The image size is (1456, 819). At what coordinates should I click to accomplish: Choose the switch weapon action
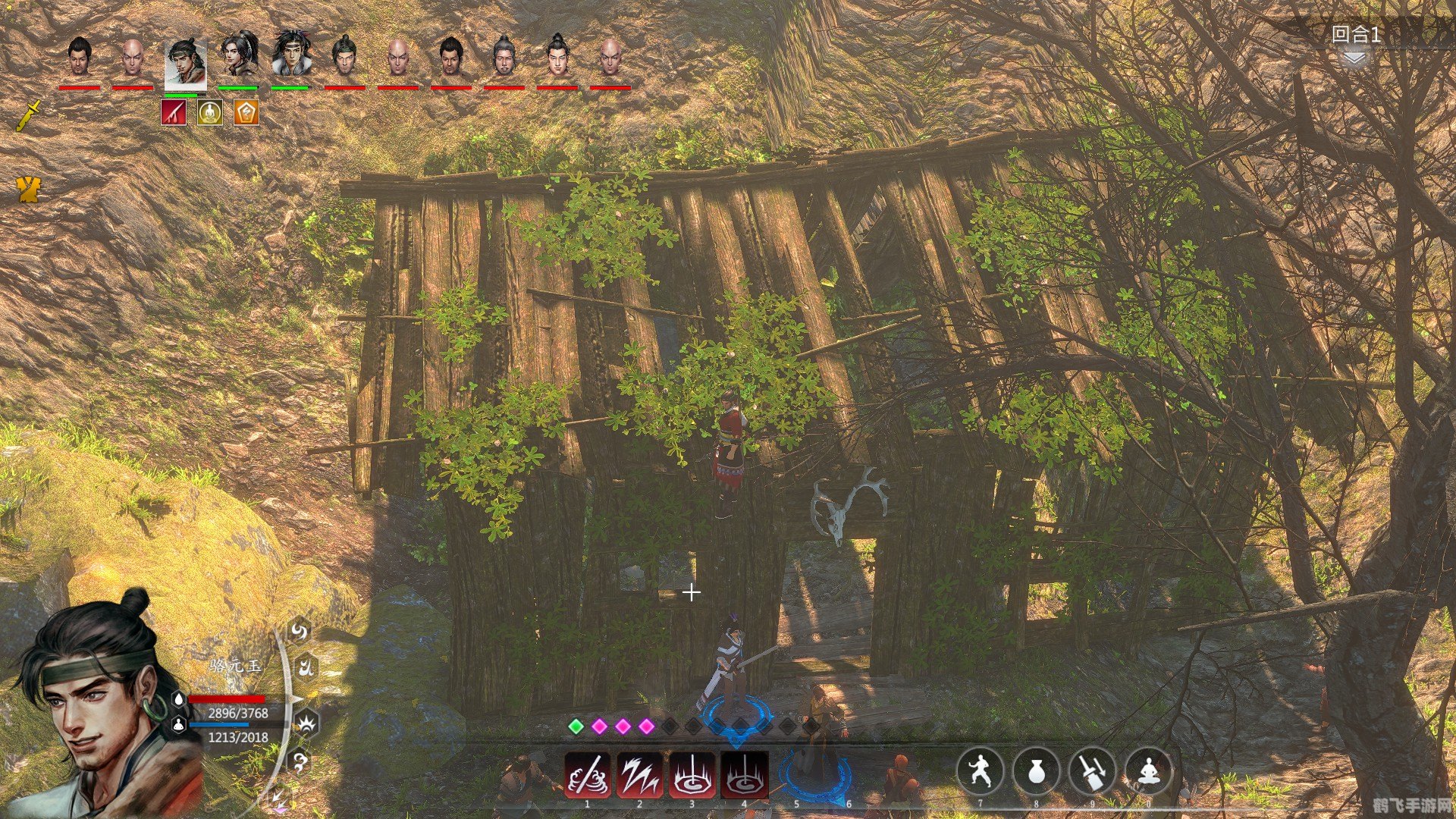(1092, 770)
